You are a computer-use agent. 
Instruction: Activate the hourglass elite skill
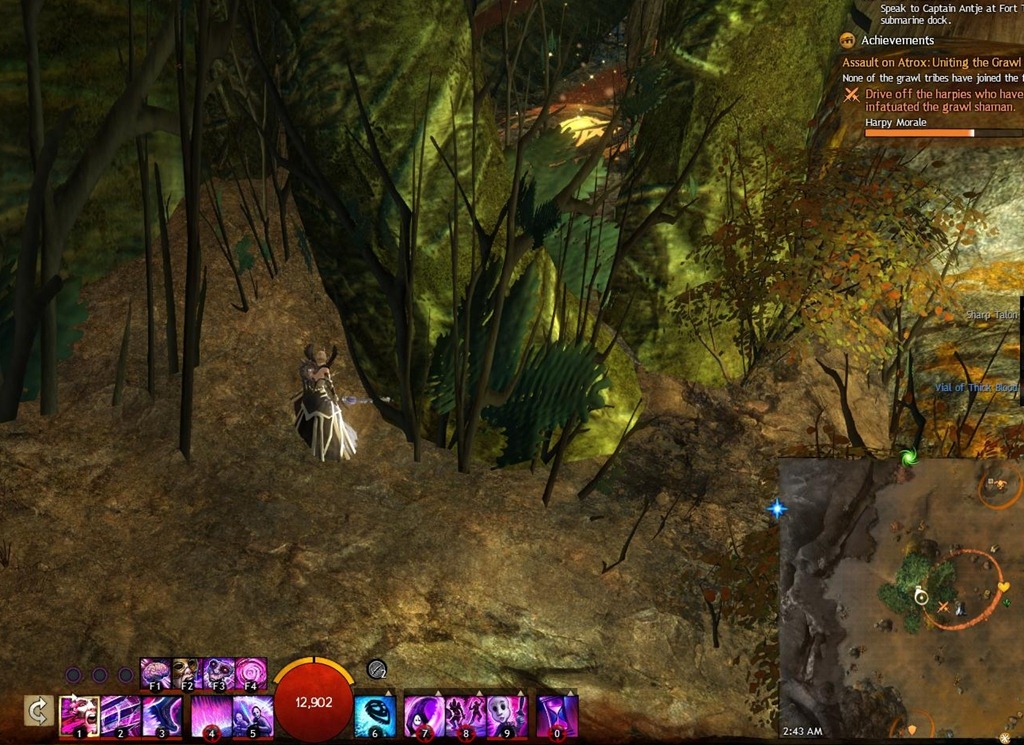(x=557, y=716)
